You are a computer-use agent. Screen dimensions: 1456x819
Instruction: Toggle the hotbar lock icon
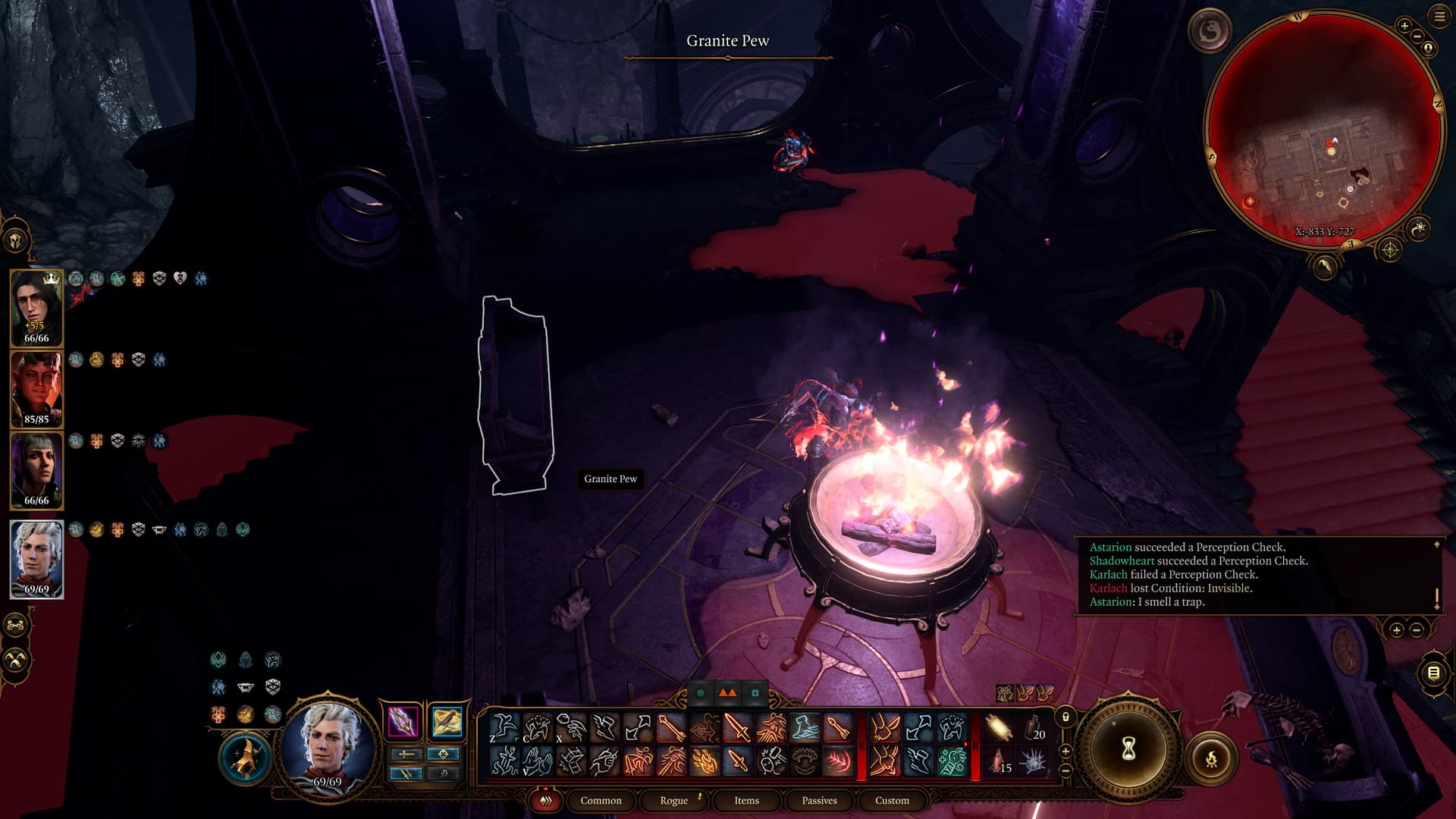coord(1065,717)
